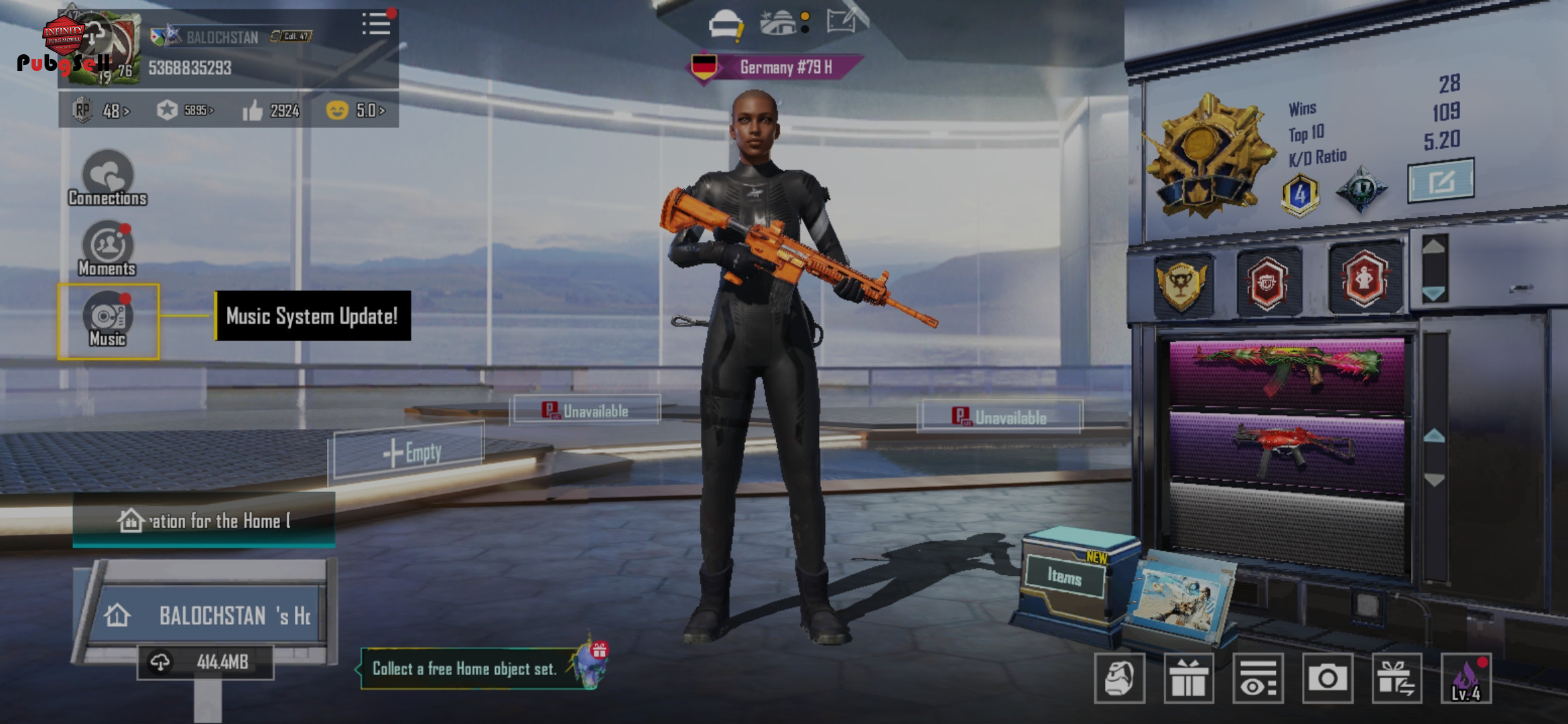The height and width of the screenshot is (724, 1568).
Task: Open the likes count with thumbs-up icon
Action: tap(271, 111)
